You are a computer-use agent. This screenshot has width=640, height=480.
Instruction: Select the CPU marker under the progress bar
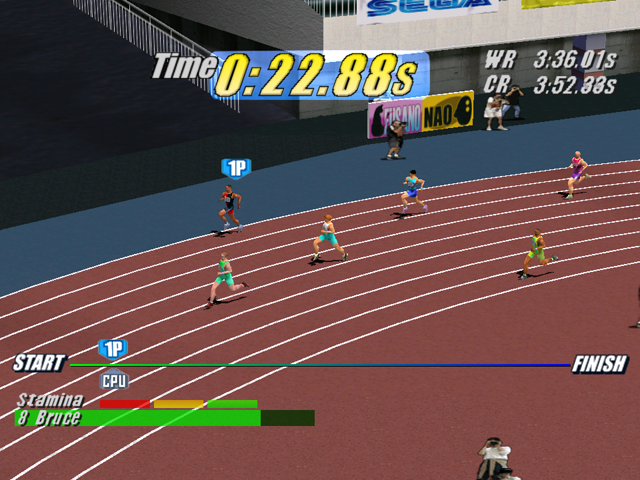114,380
